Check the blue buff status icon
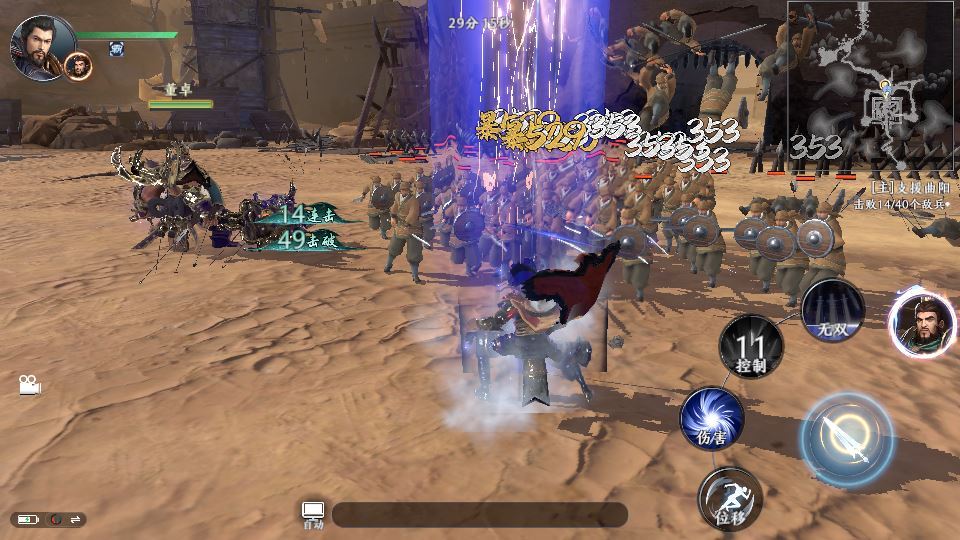The height and width of the screenshot is (540, 960). [117, 48]
